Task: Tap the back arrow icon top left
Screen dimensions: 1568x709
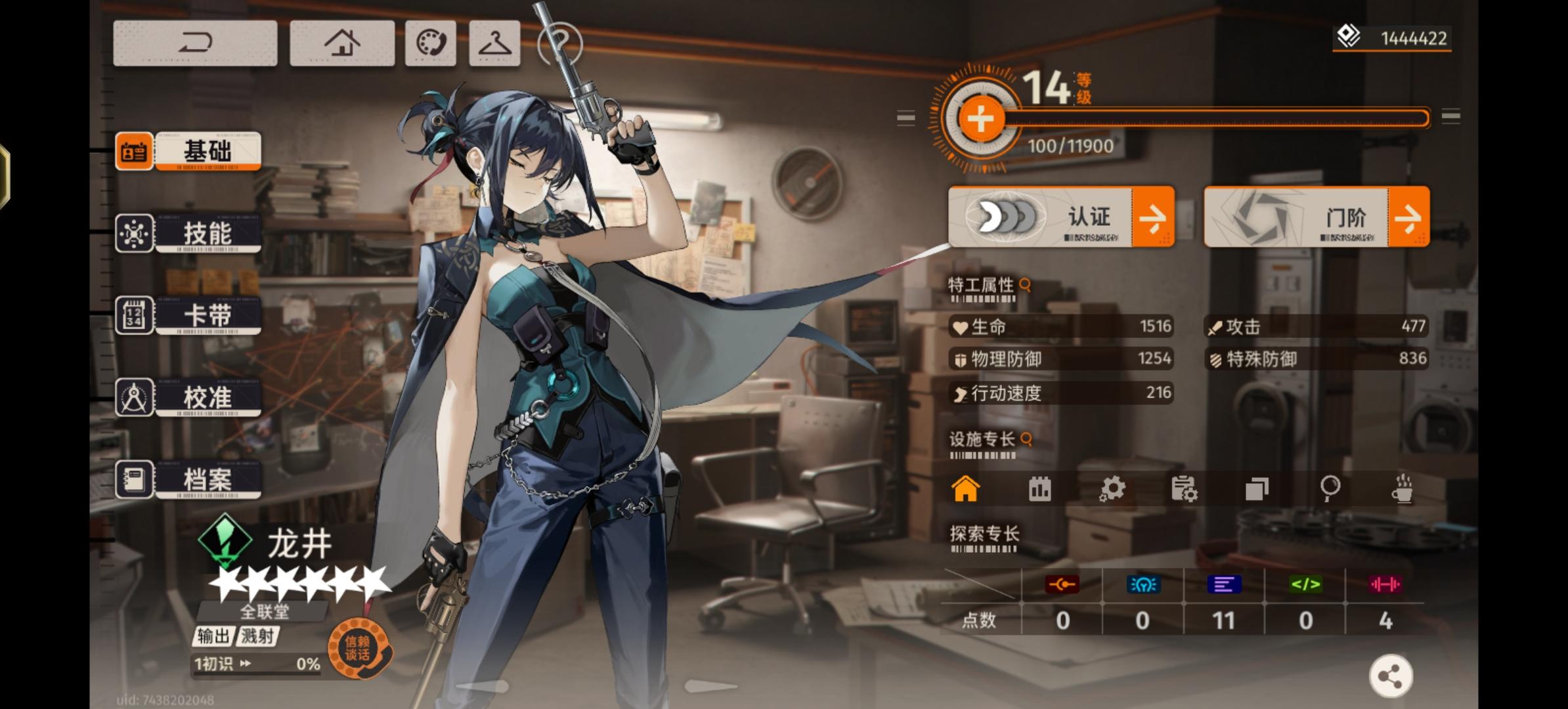Action: [195, 42]
